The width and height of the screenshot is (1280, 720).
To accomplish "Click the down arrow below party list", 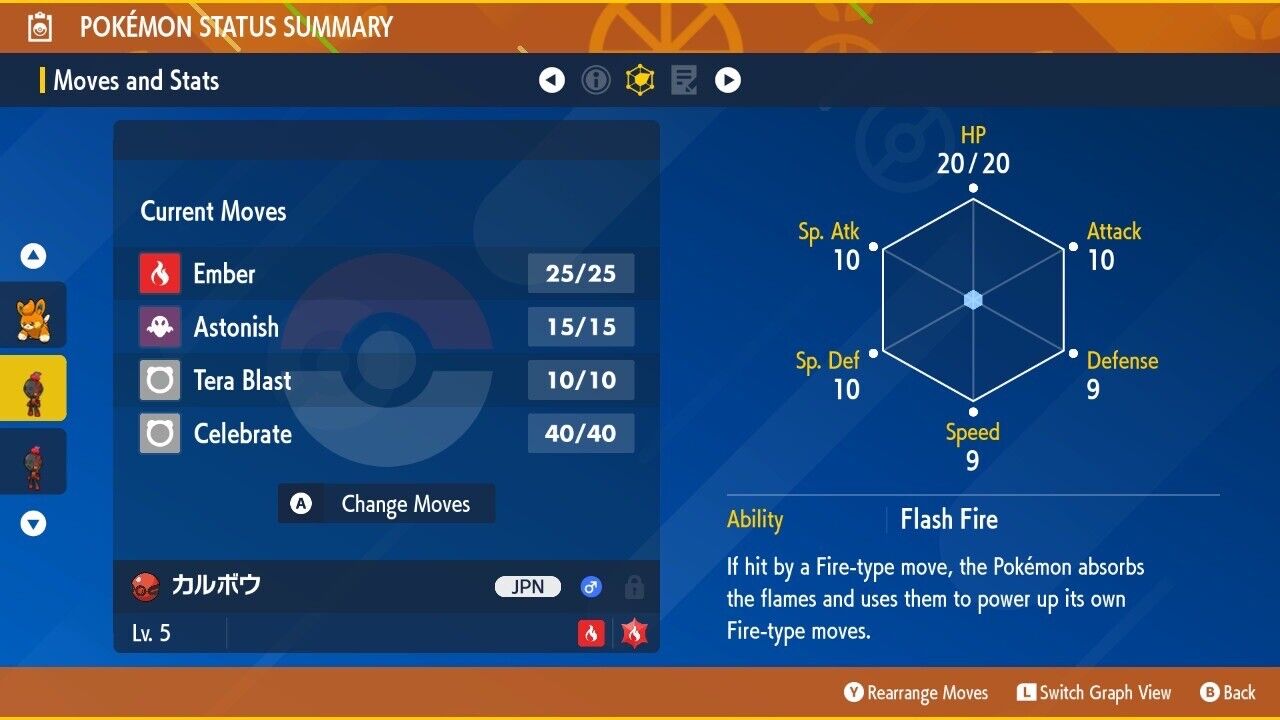I will (34, 523).
